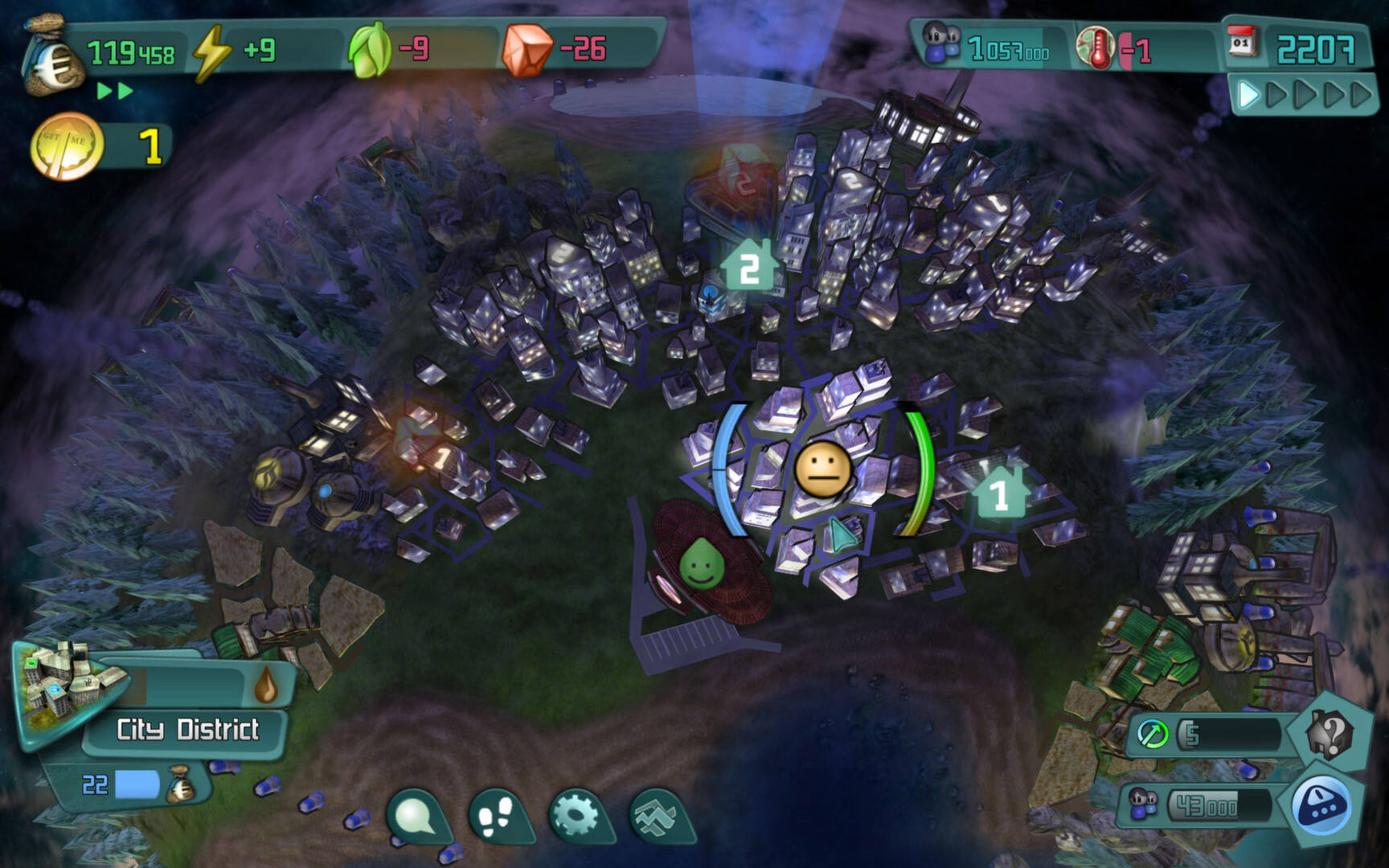Click the green leaf food icon
The image size is (1389, 868).
pos(368,50)
